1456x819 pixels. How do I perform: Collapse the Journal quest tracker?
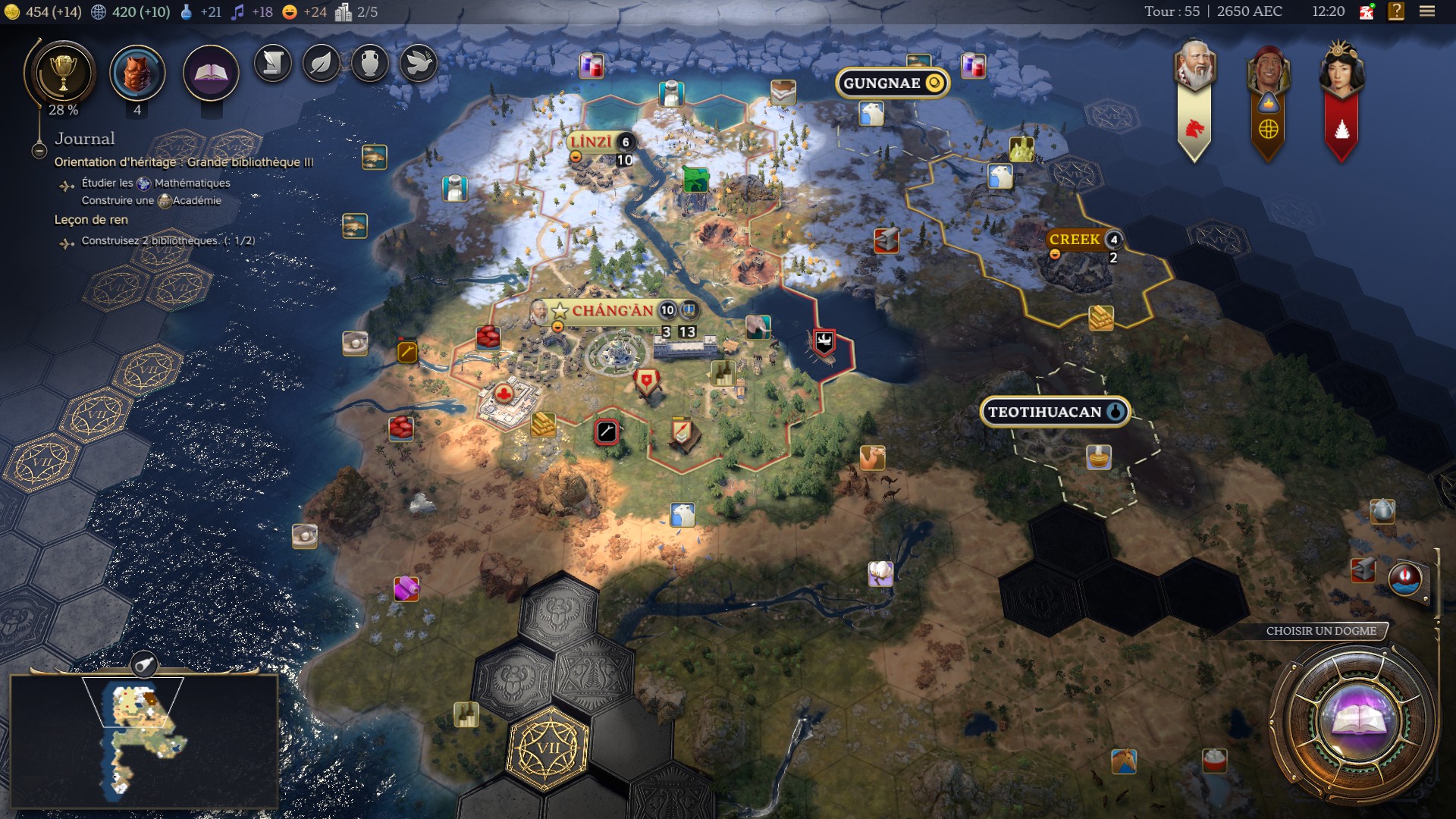coord(39,151)
